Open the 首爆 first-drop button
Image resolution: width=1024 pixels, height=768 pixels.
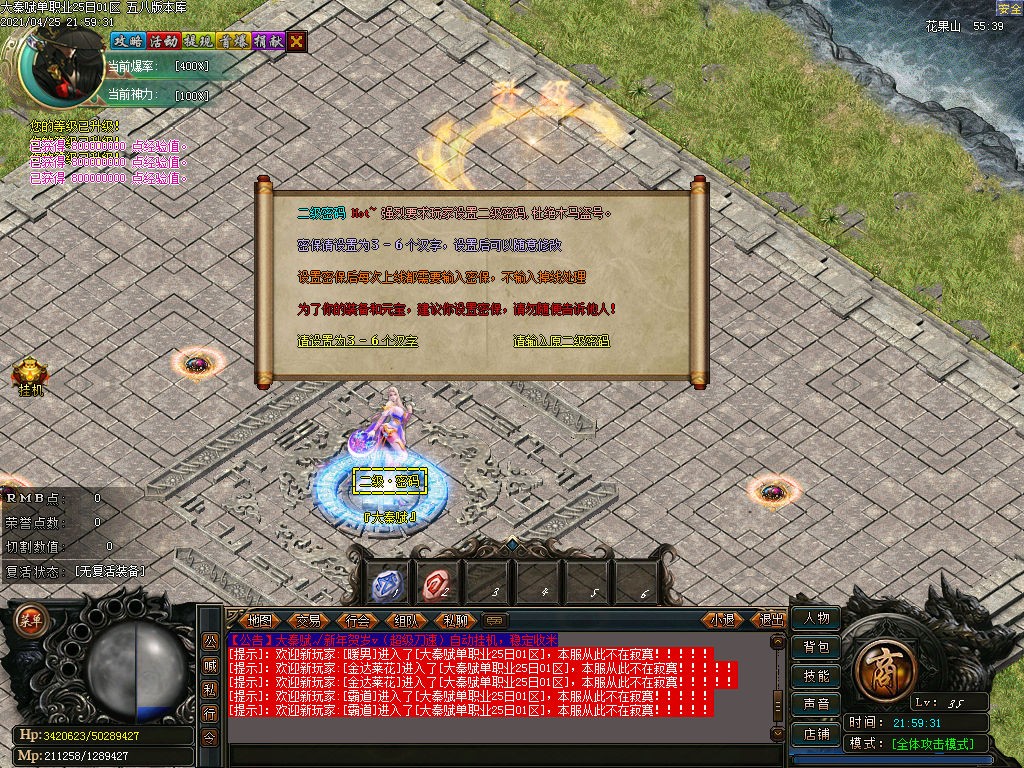coord(233,41)
